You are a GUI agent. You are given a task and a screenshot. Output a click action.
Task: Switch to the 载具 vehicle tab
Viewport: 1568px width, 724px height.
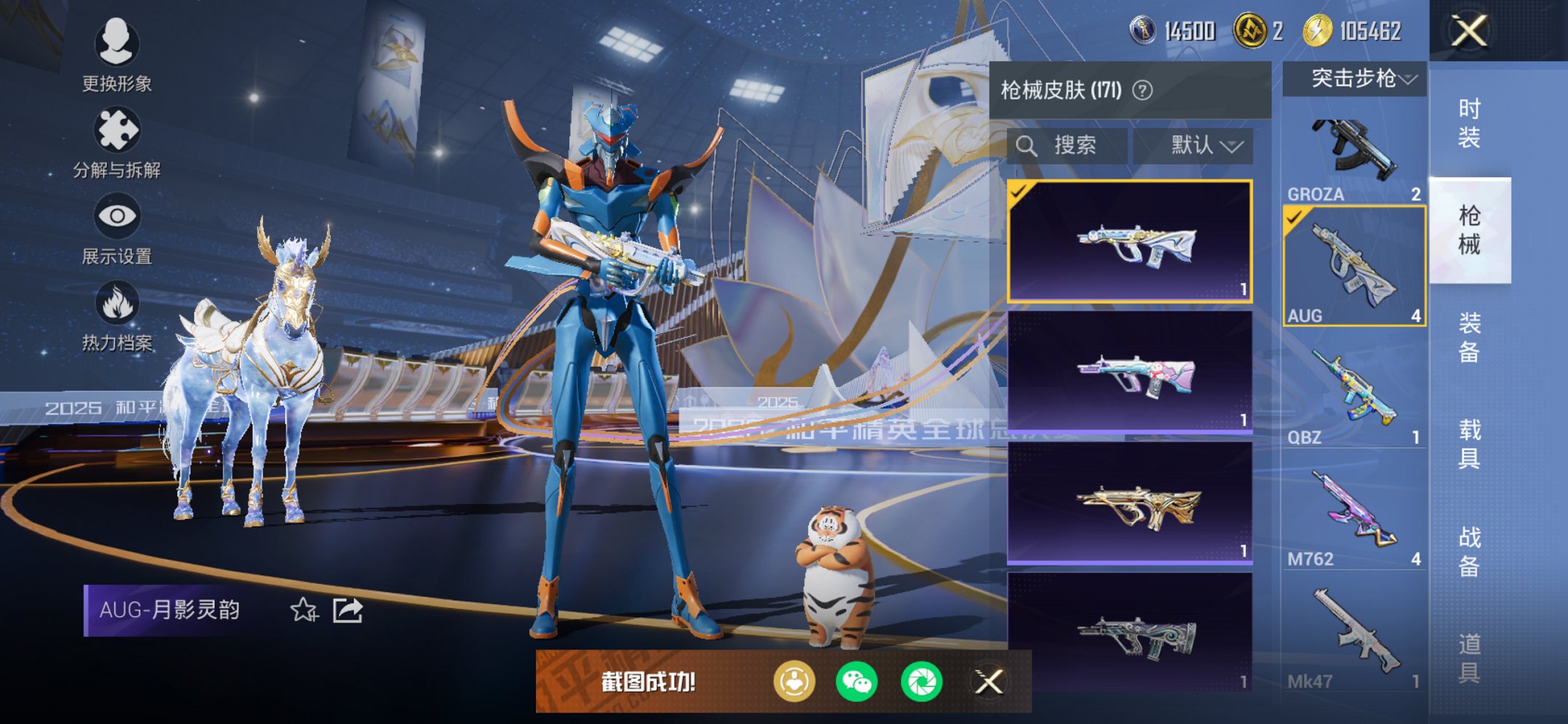point(1469,444)
